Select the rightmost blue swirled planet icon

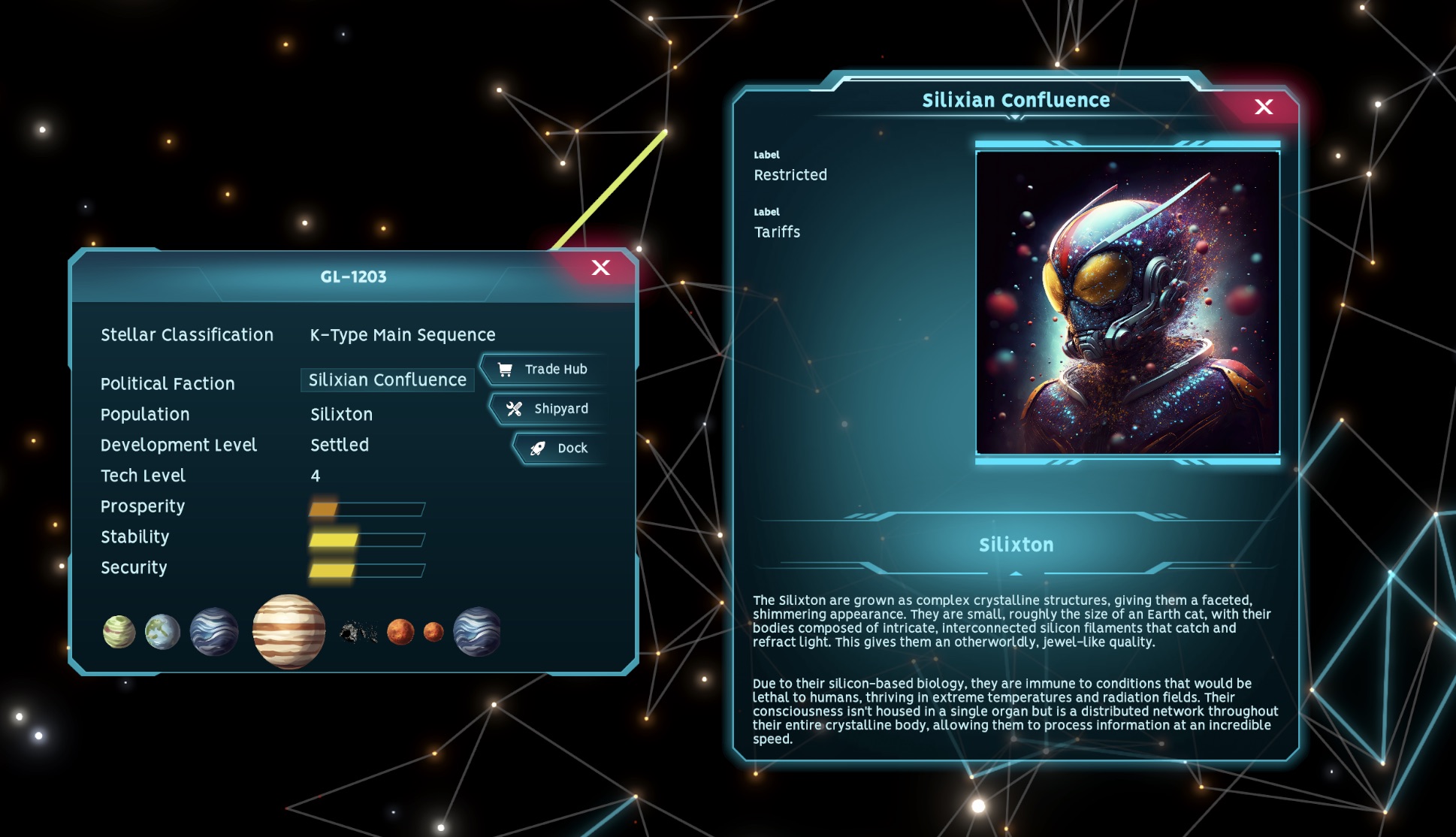point(477,631)
